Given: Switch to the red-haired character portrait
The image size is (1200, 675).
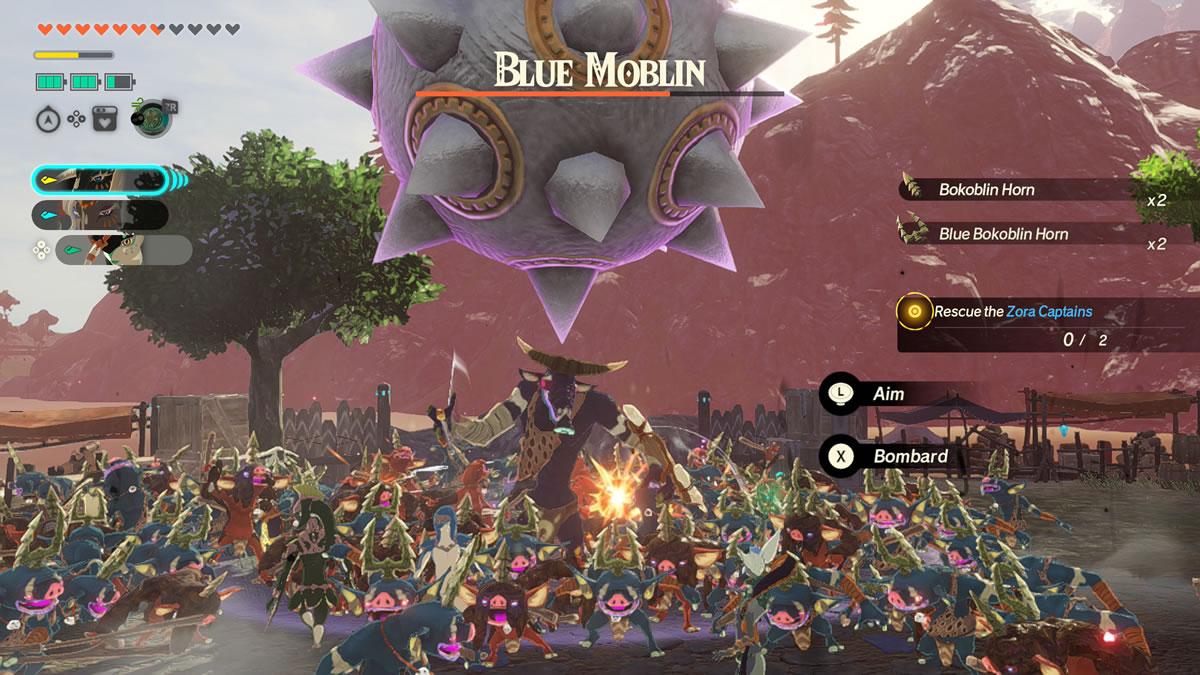Looking at the screenshot, I should coord(100,215).
